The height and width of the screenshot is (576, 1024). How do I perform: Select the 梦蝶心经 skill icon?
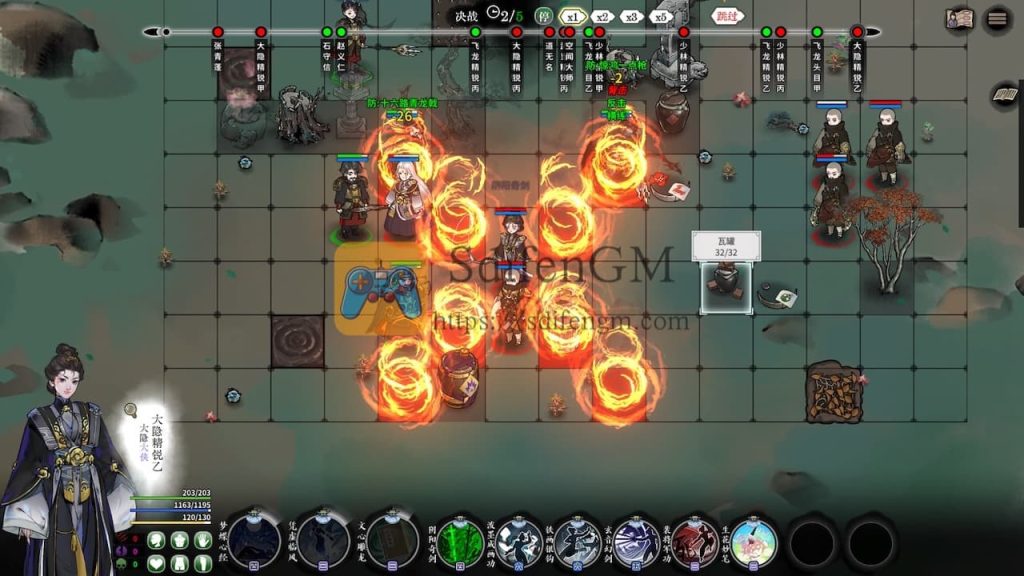pos(255,541)
